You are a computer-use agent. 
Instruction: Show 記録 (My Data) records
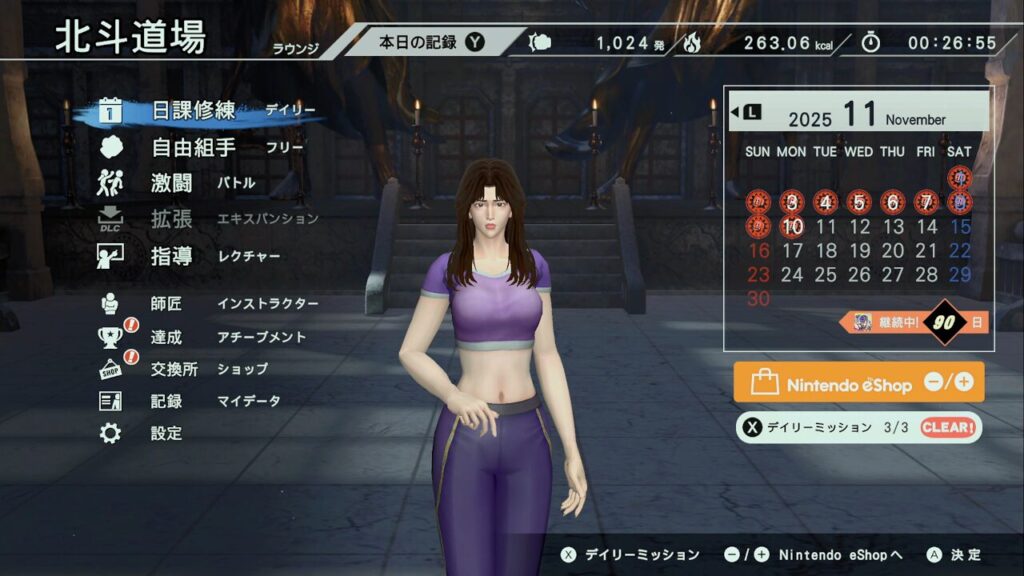point(167,401)
